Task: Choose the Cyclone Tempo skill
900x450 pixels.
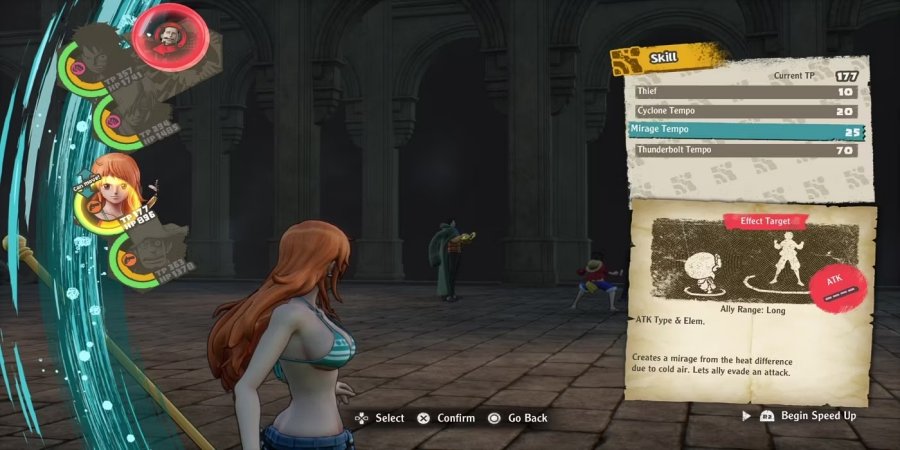Action: tap(745, 111)
